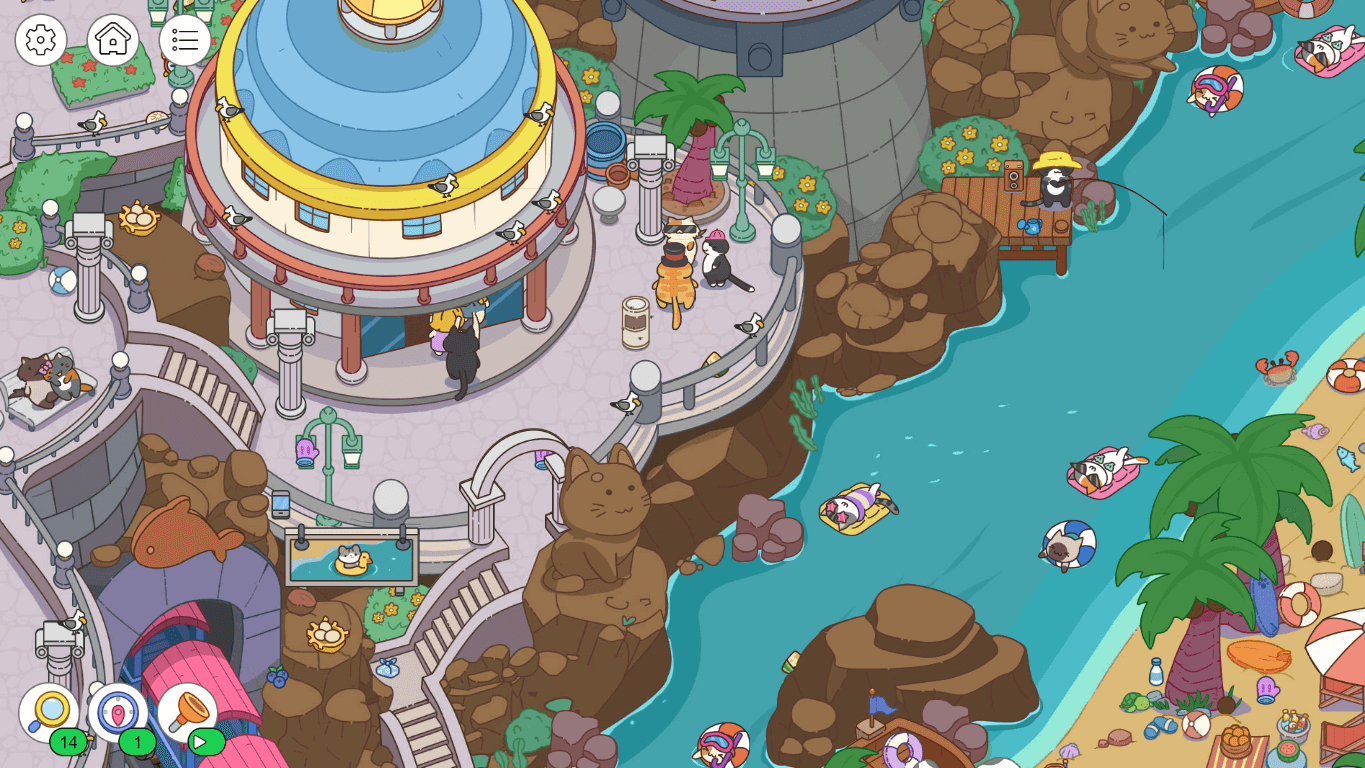Click the home icon to exit level
Image resolution: width=1365 pixels, height=768 pixels.
coord(113,41)
